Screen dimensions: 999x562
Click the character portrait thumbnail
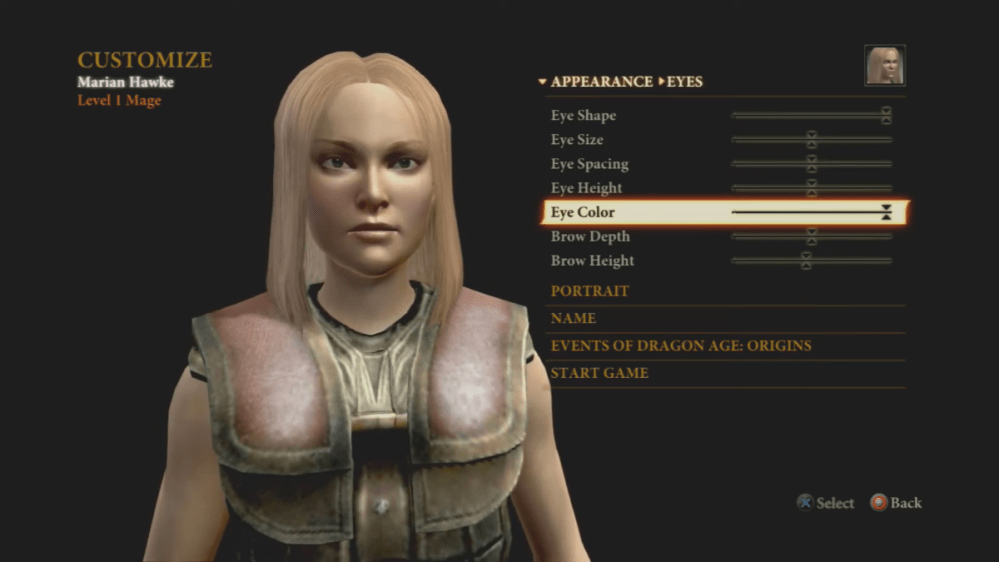tap(884, 65)
